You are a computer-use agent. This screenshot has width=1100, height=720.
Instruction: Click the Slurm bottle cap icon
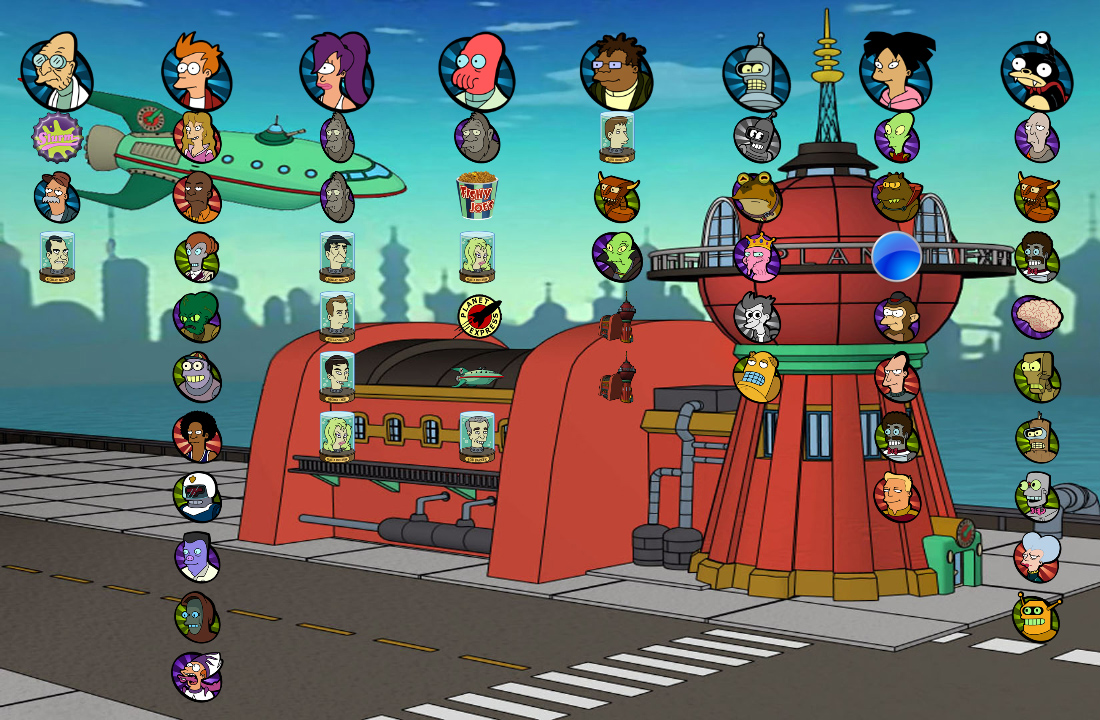[56, 137]
